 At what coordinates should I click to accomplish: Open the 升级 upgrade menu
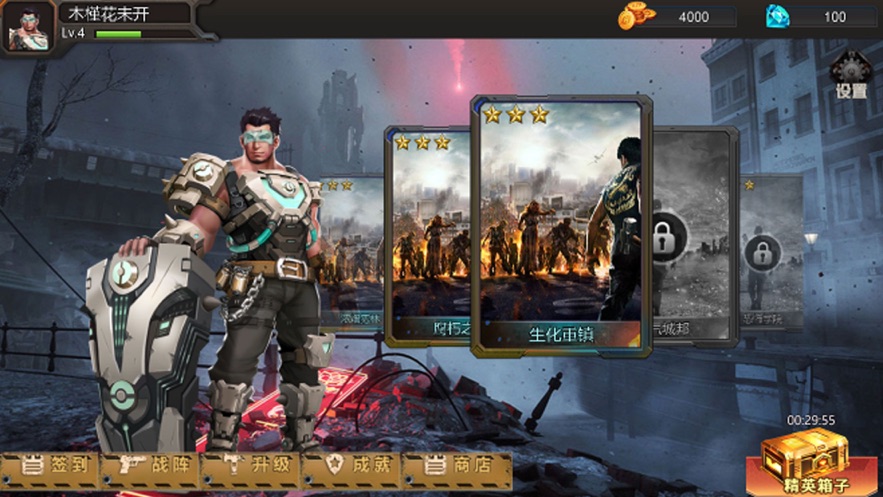pos(251,467)
